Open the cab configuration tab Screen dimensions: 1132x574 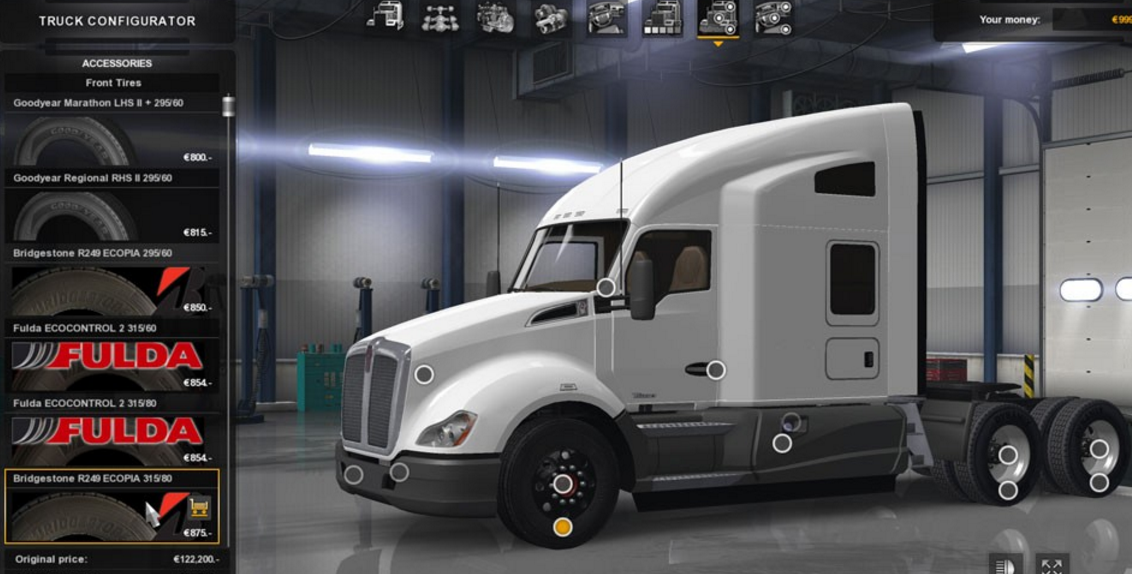click(386, 17)
